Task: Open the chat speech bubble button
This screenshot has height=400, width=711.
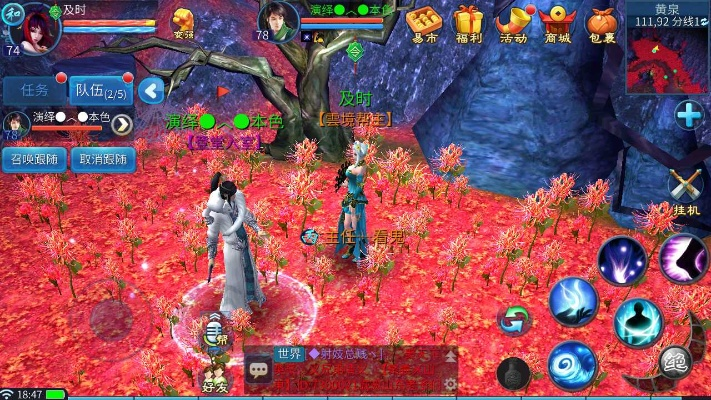Action: point(259,370)
